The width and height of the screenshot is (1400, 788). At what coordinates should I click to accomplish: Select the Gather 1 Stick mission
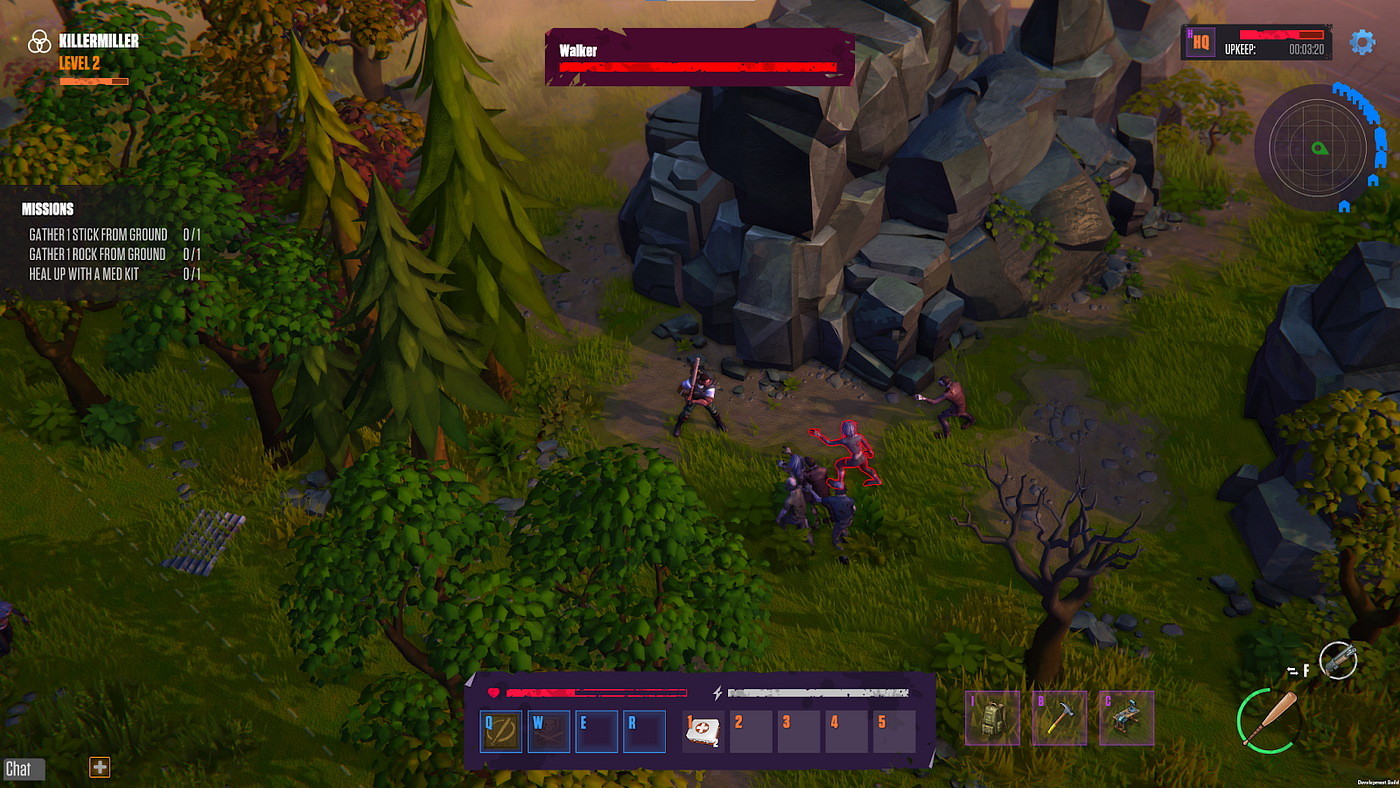98,234
